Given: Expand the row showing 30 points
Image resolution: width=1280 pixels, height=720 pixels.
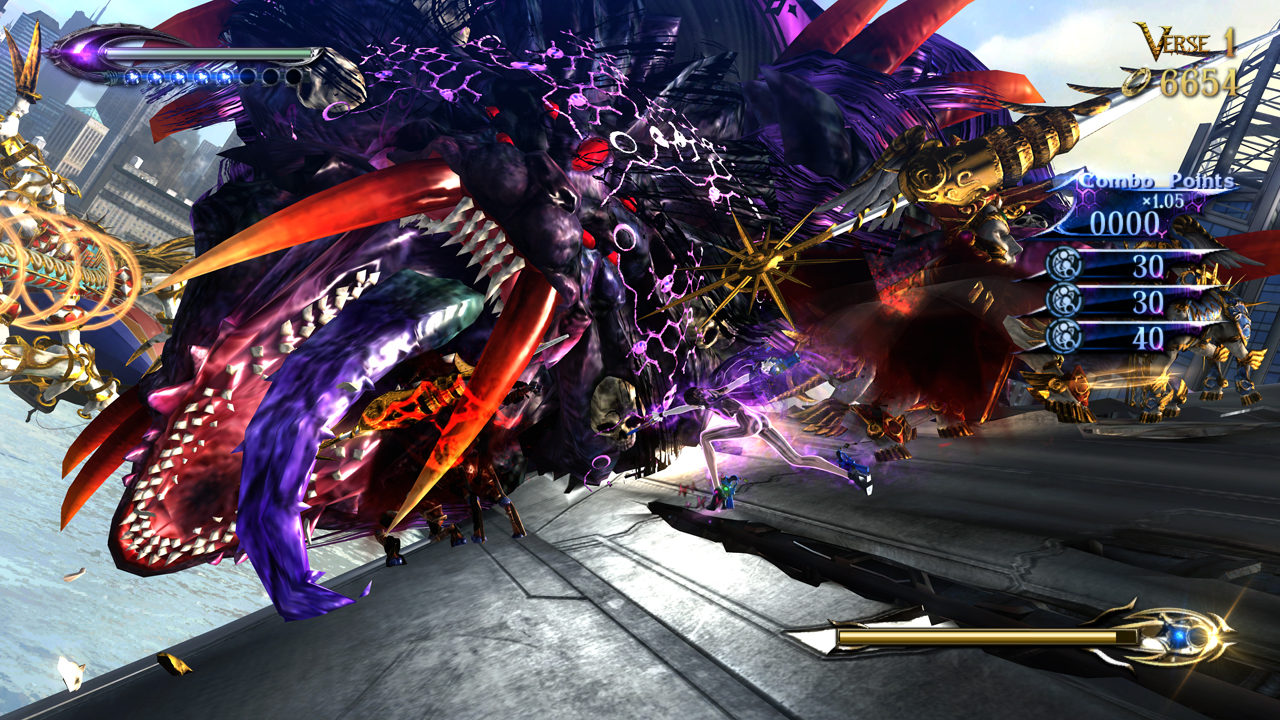Looking at the screenshot, I should [1151, 265].
